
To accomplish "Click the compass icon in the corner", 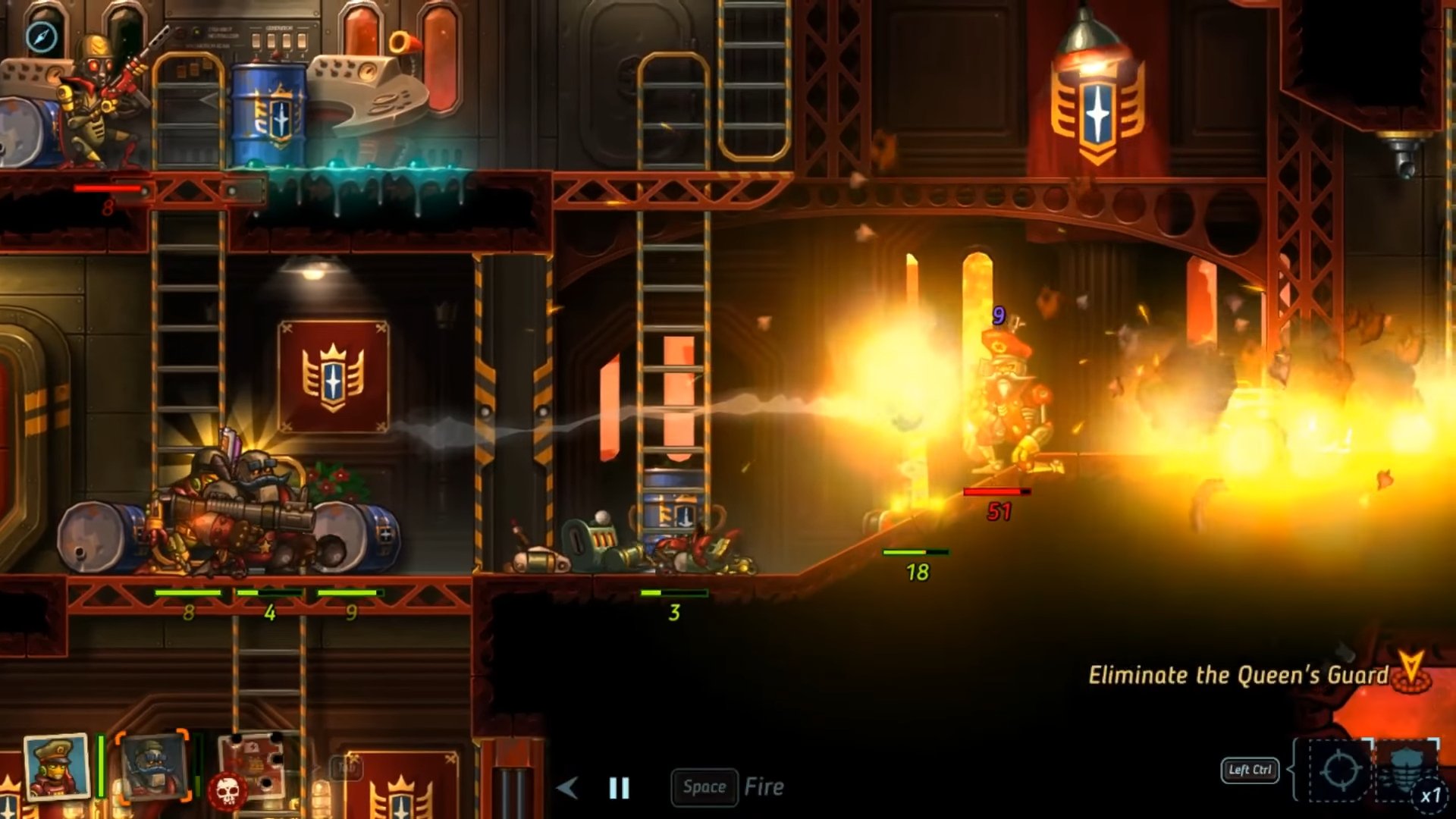I will pyautogui.click(x=41, y=36).
